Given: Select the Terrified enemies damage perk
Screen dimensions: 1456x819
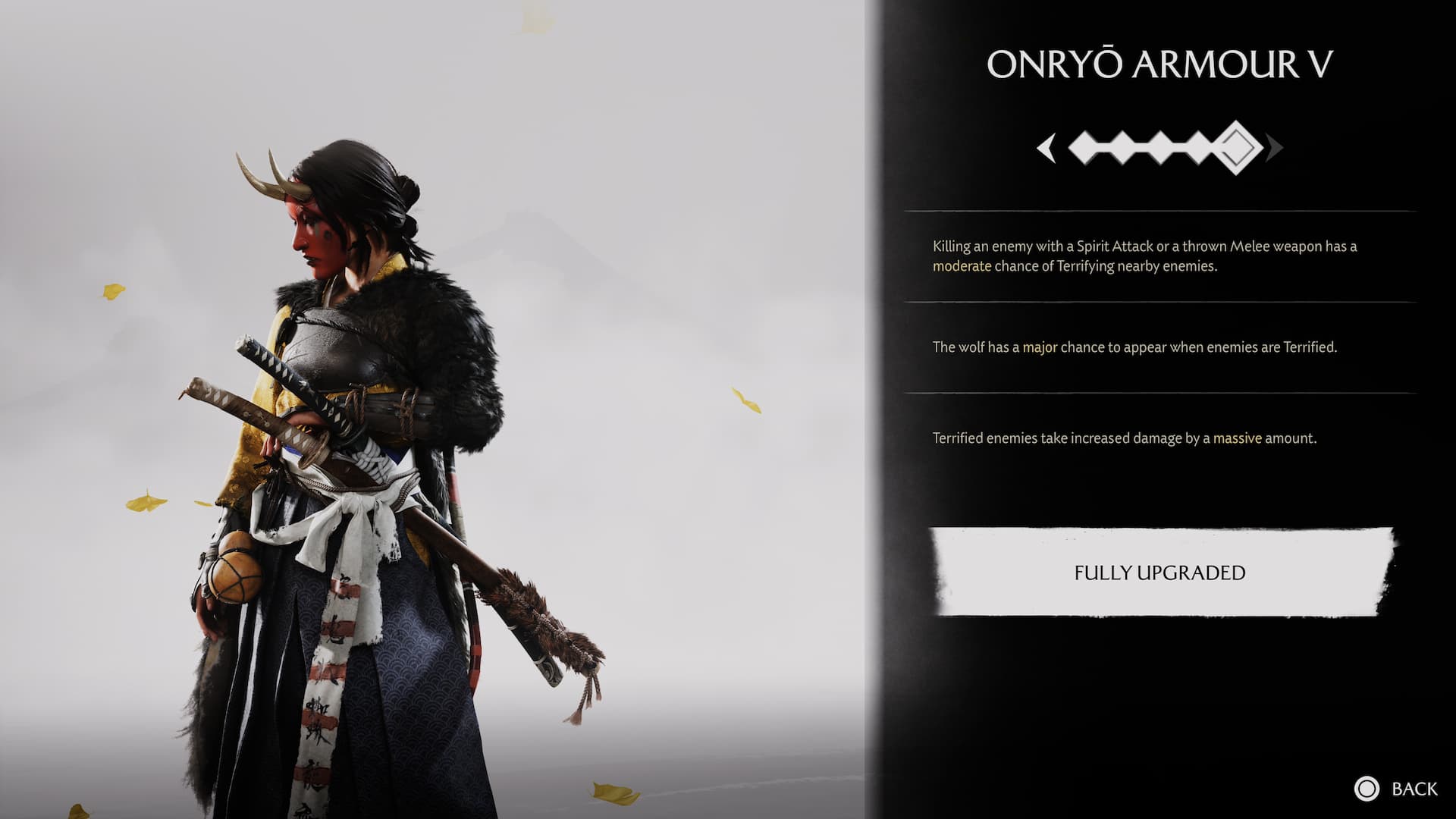Looking at the screenshot, I should pyautogui.click(x=1124, y=438).
